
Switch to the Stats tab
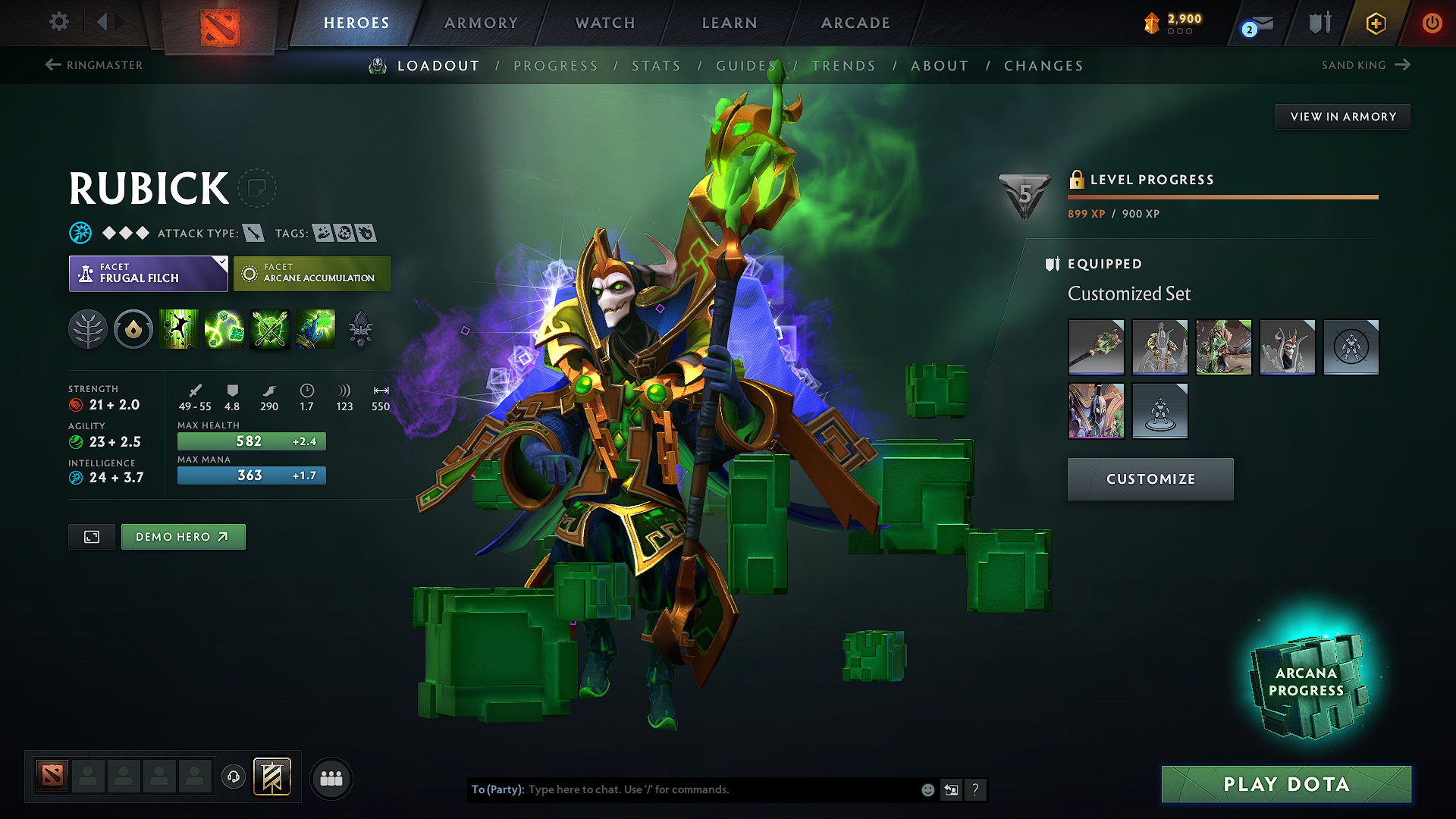tap(656, 65)
